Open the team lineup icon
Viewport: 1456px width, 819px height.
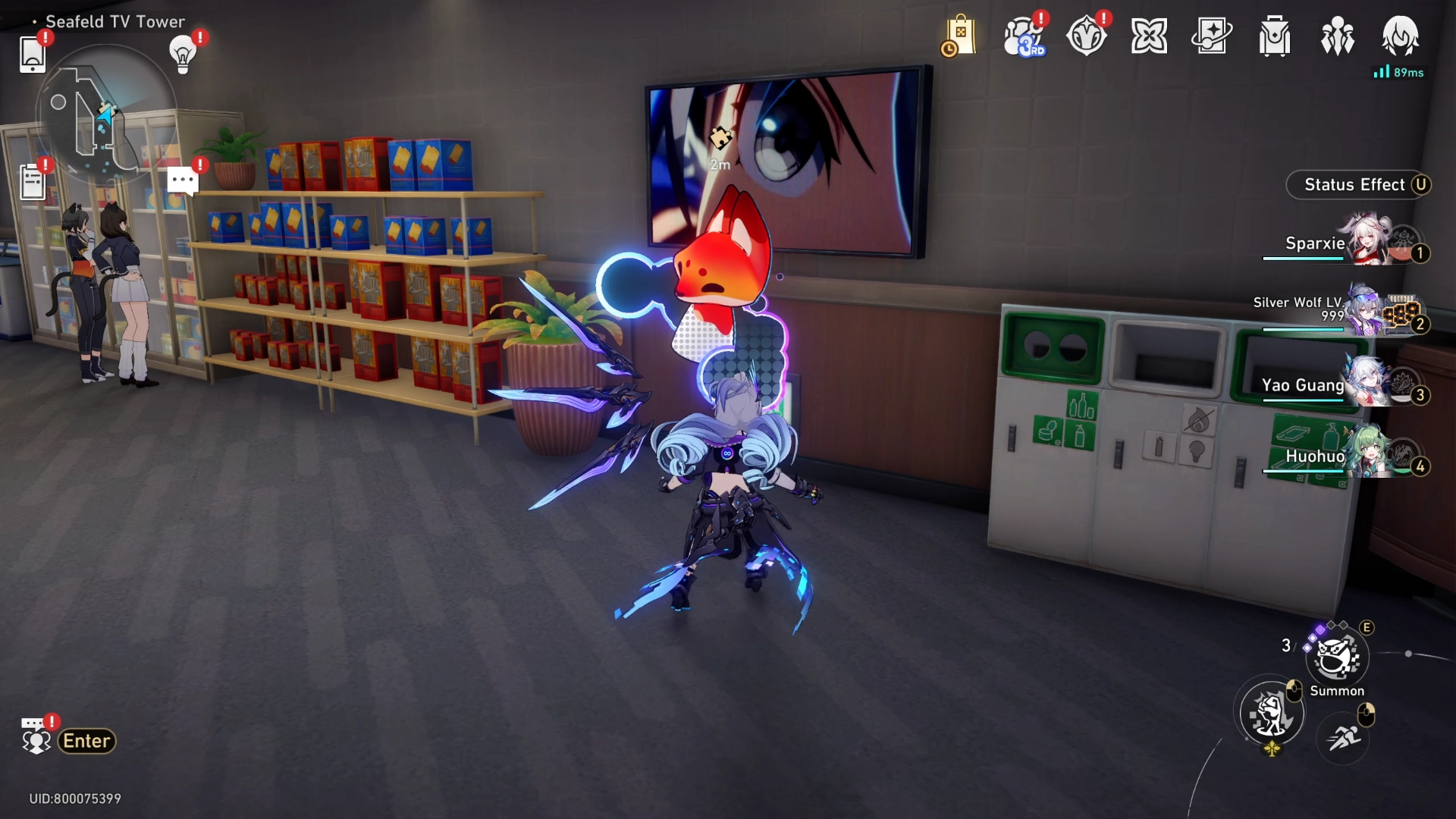1337,36
